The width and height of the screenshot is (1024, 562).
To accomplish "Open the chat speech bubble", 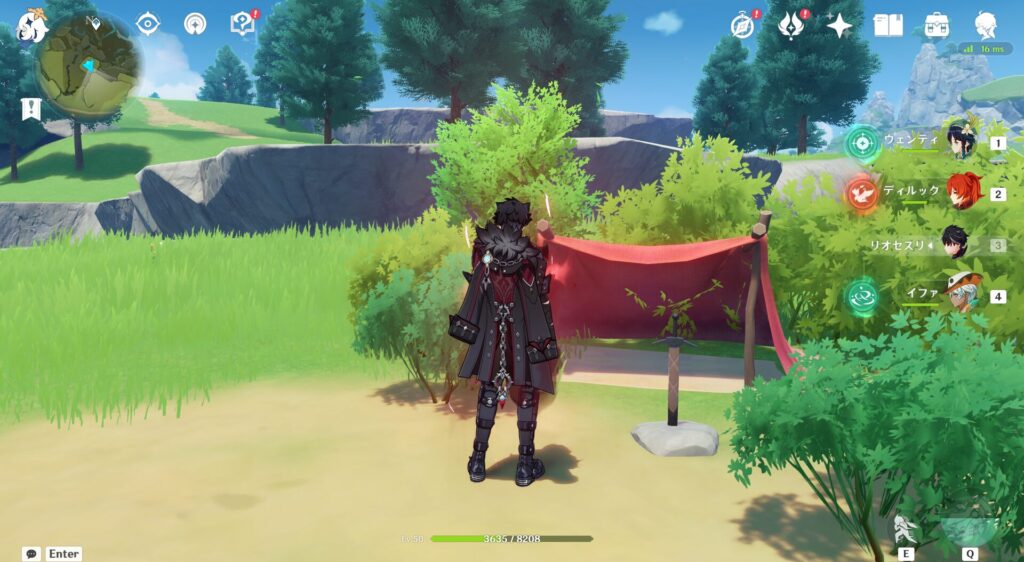I will pyautogui.click(x=32, y=553).
